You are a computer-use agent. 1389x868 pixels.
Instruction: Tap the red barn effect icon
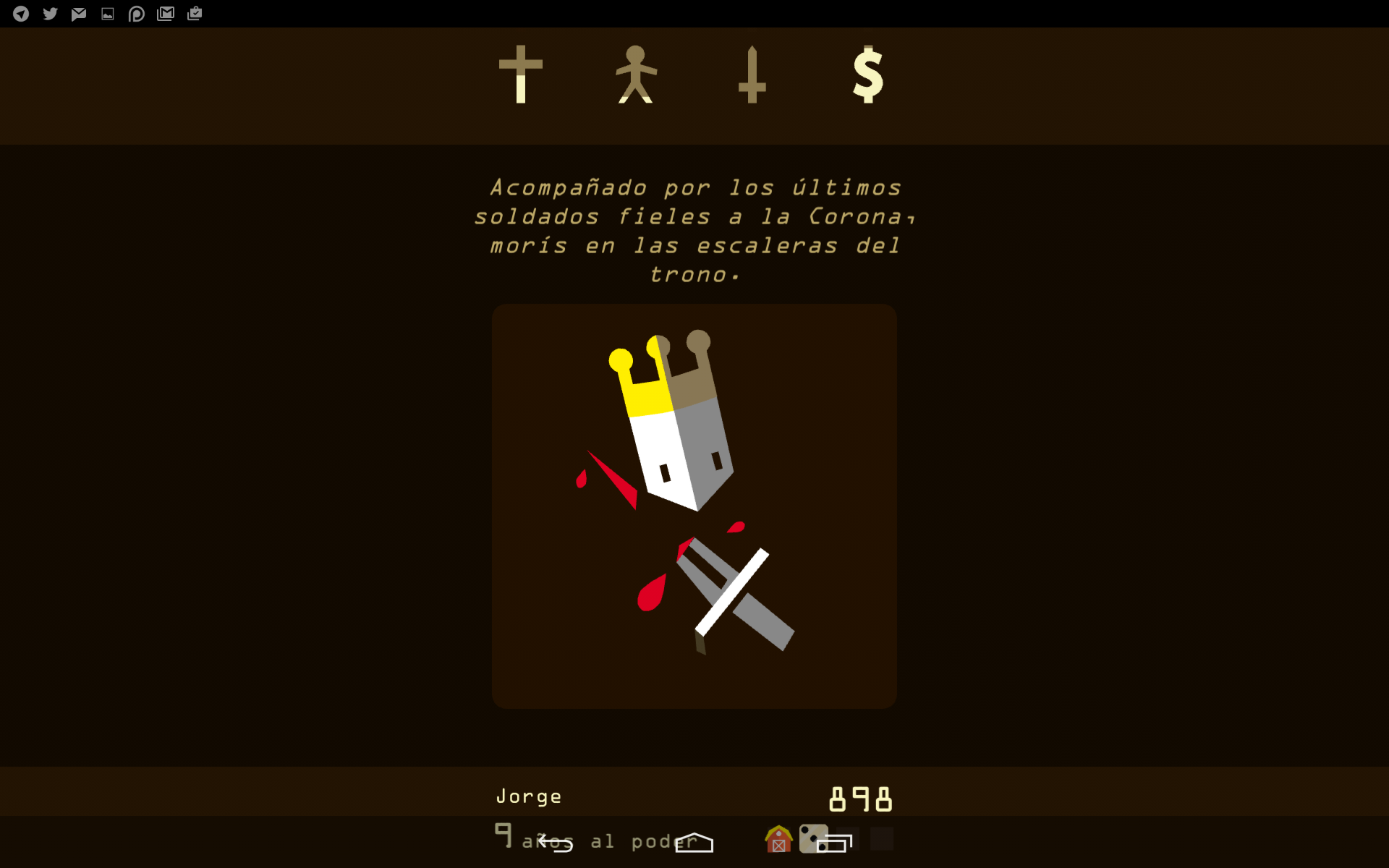(778, 840)
